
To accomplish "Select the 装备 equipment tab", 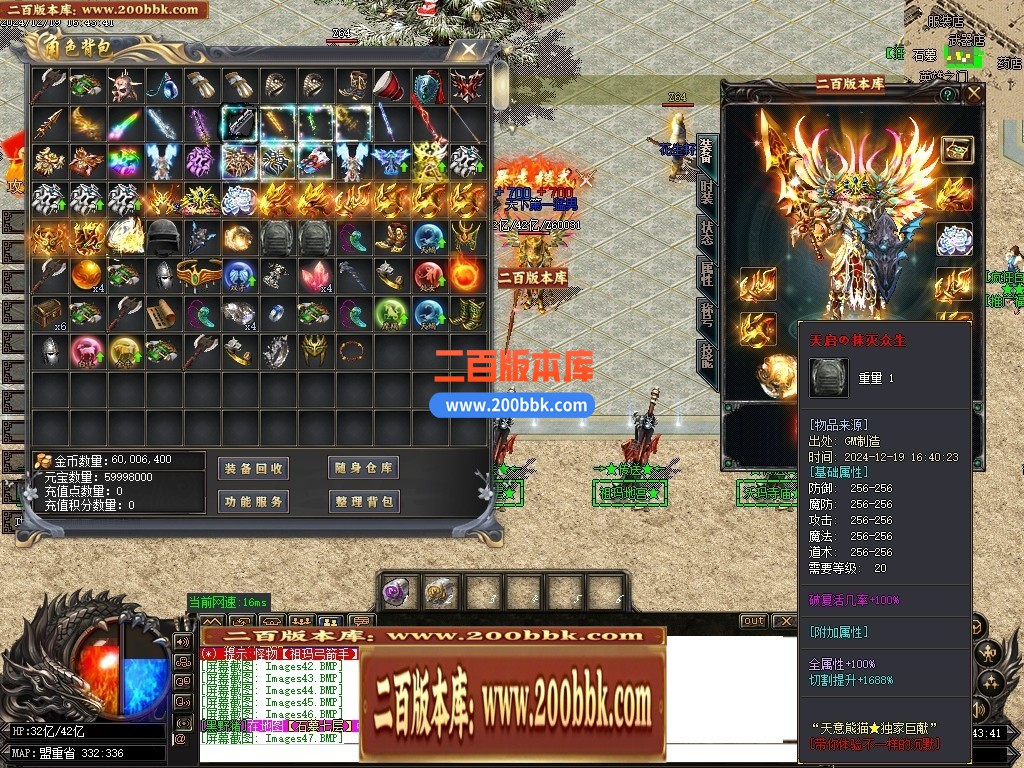I will click(707, 152).
